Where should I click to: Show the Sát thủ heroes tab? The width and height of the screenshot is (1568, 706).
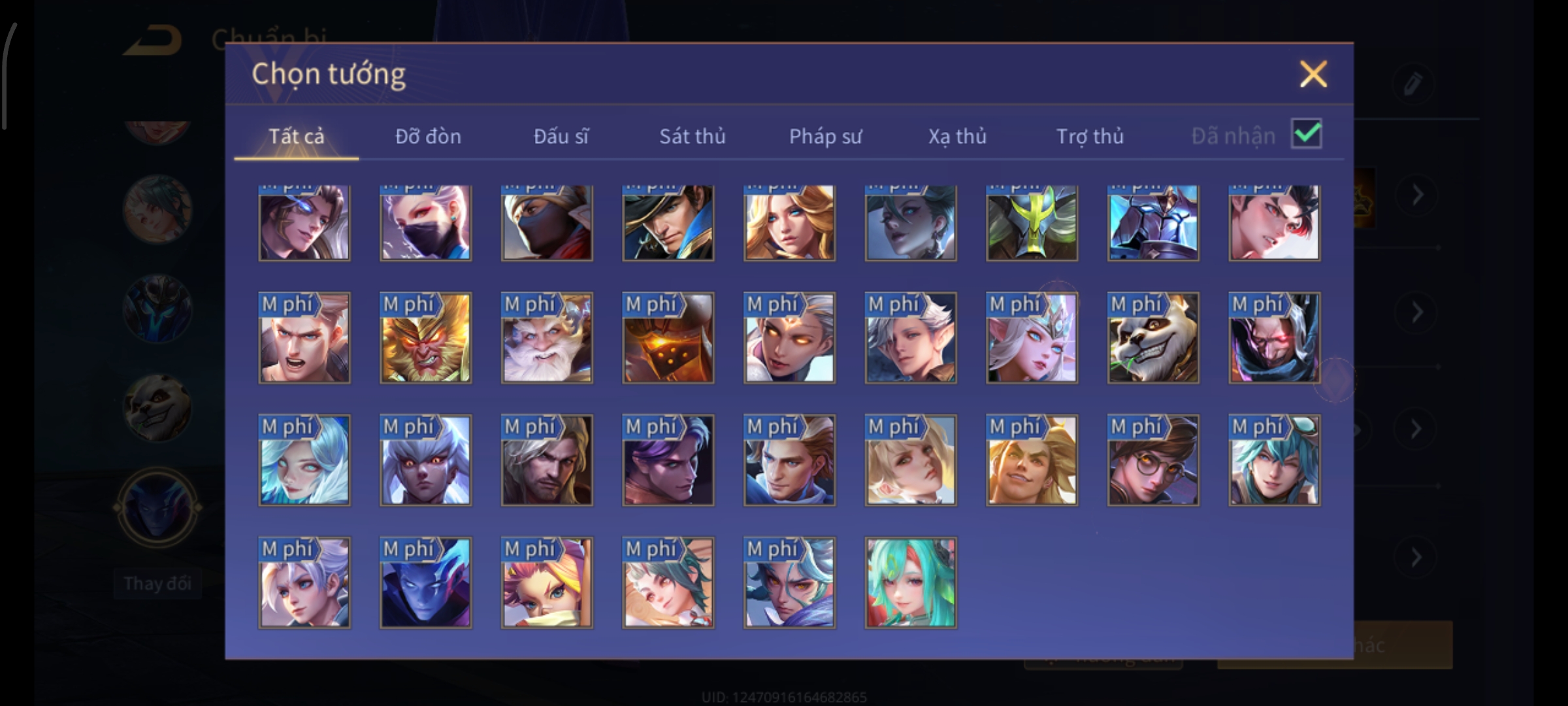click(692, 136)
